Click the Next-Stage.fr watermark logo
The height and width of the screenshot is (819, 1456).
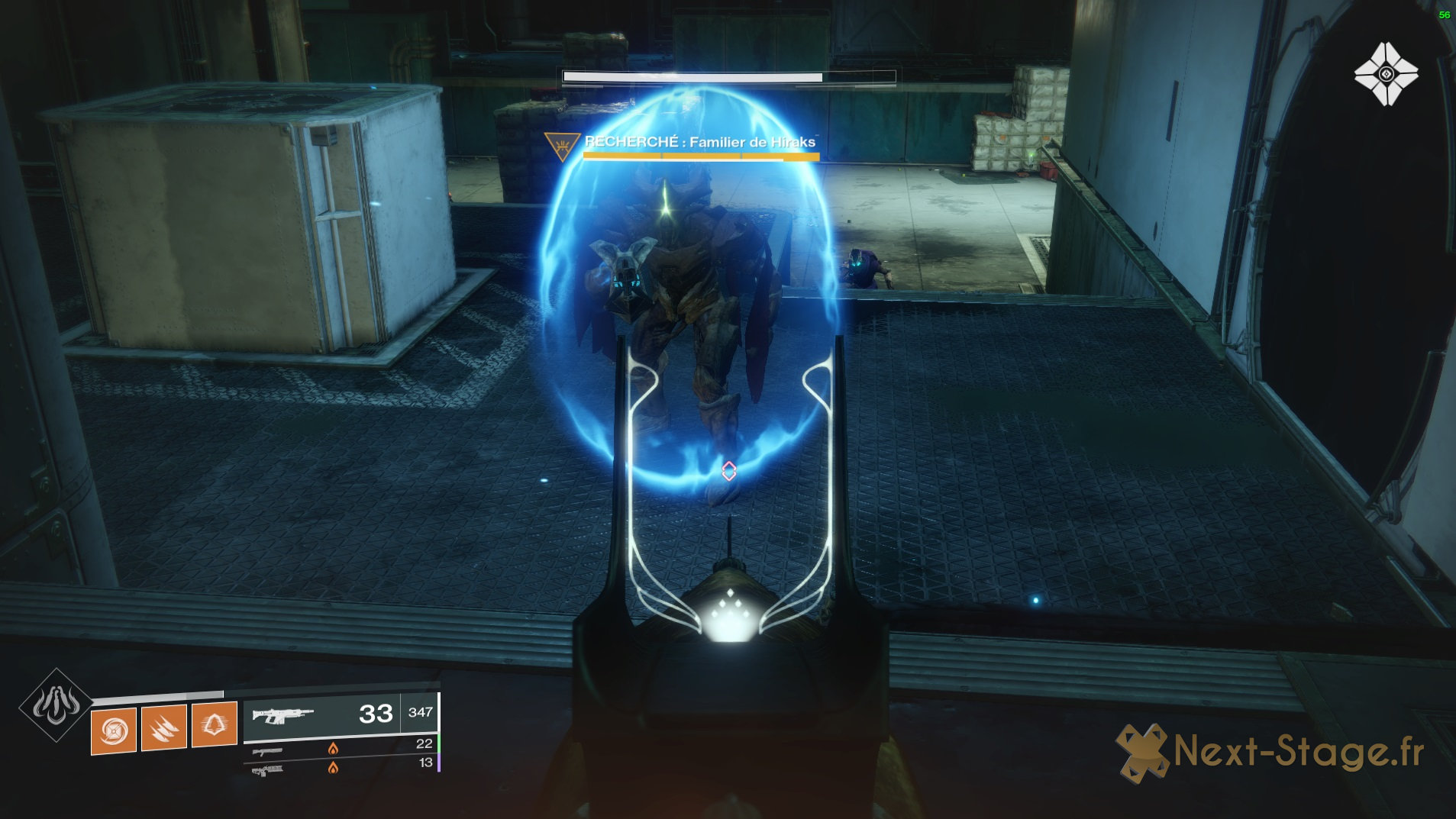1269,752
